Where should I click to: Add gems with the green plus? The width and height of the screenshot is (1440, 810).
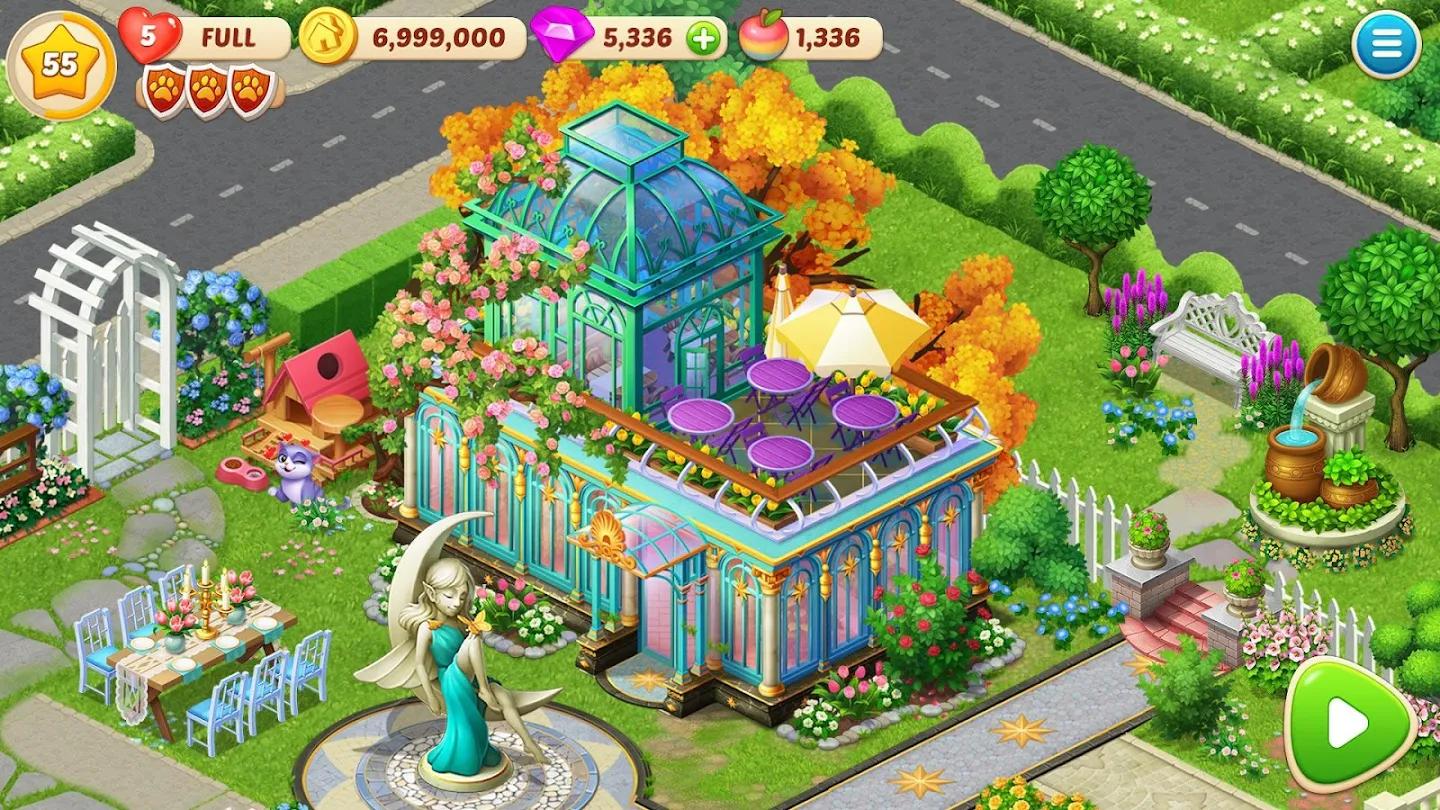coord(704,39)
